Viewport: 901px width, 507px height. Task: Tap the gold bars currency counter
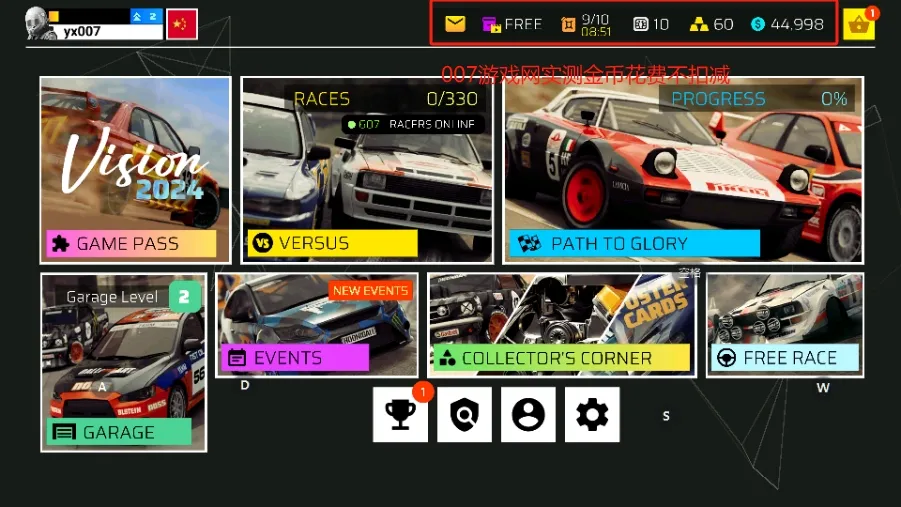click(713, 24)
